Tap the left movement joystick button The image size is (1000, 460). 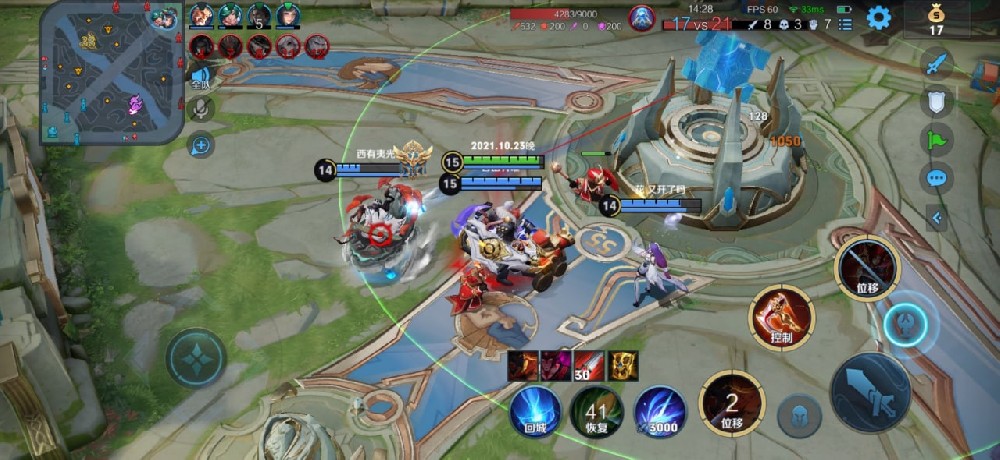pyautogui.click(x=196, y=357)
